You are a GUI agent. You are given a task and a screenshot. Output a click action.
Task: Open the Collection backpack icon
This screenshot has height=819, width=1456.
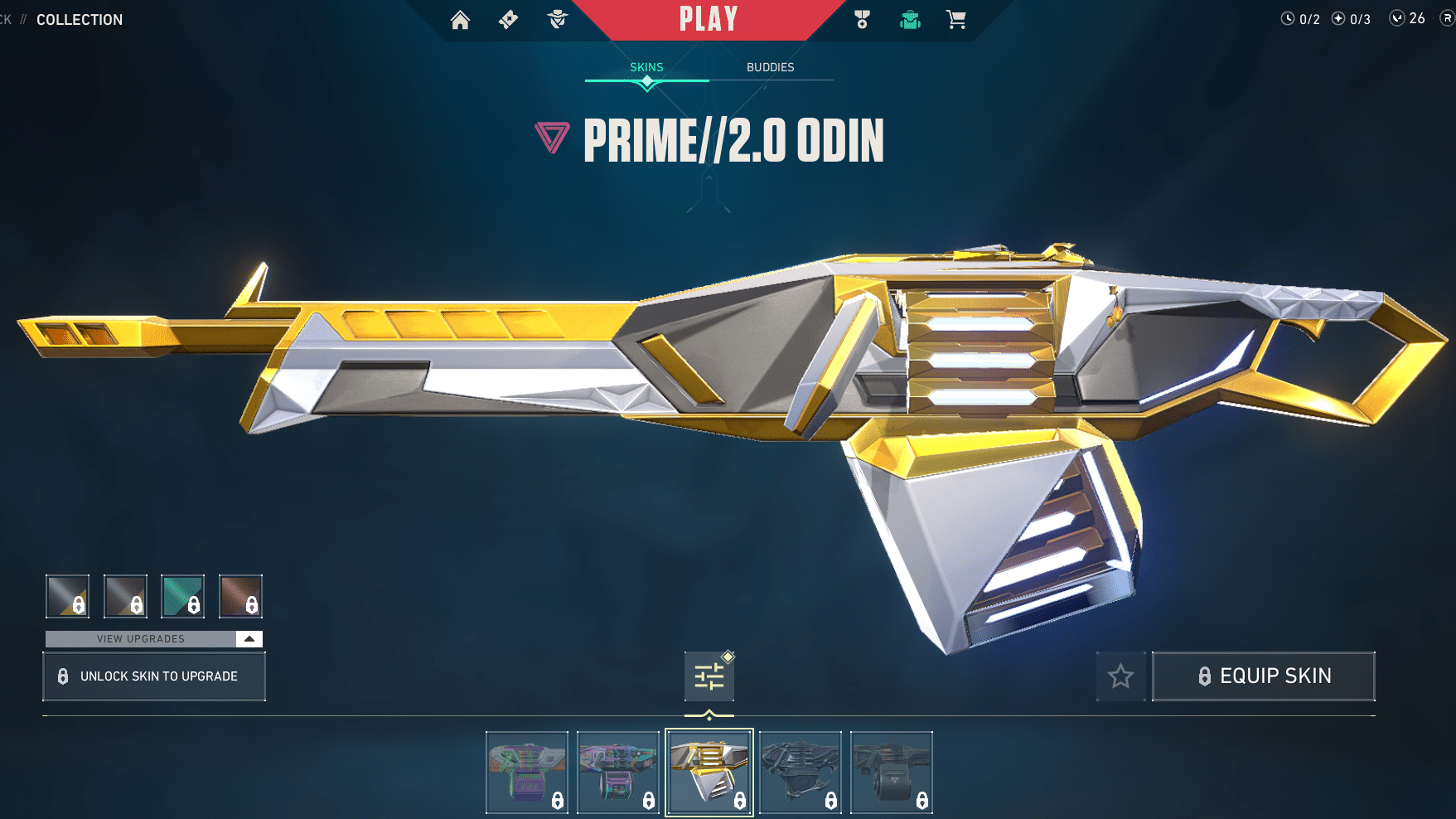(x=909, y=18)
